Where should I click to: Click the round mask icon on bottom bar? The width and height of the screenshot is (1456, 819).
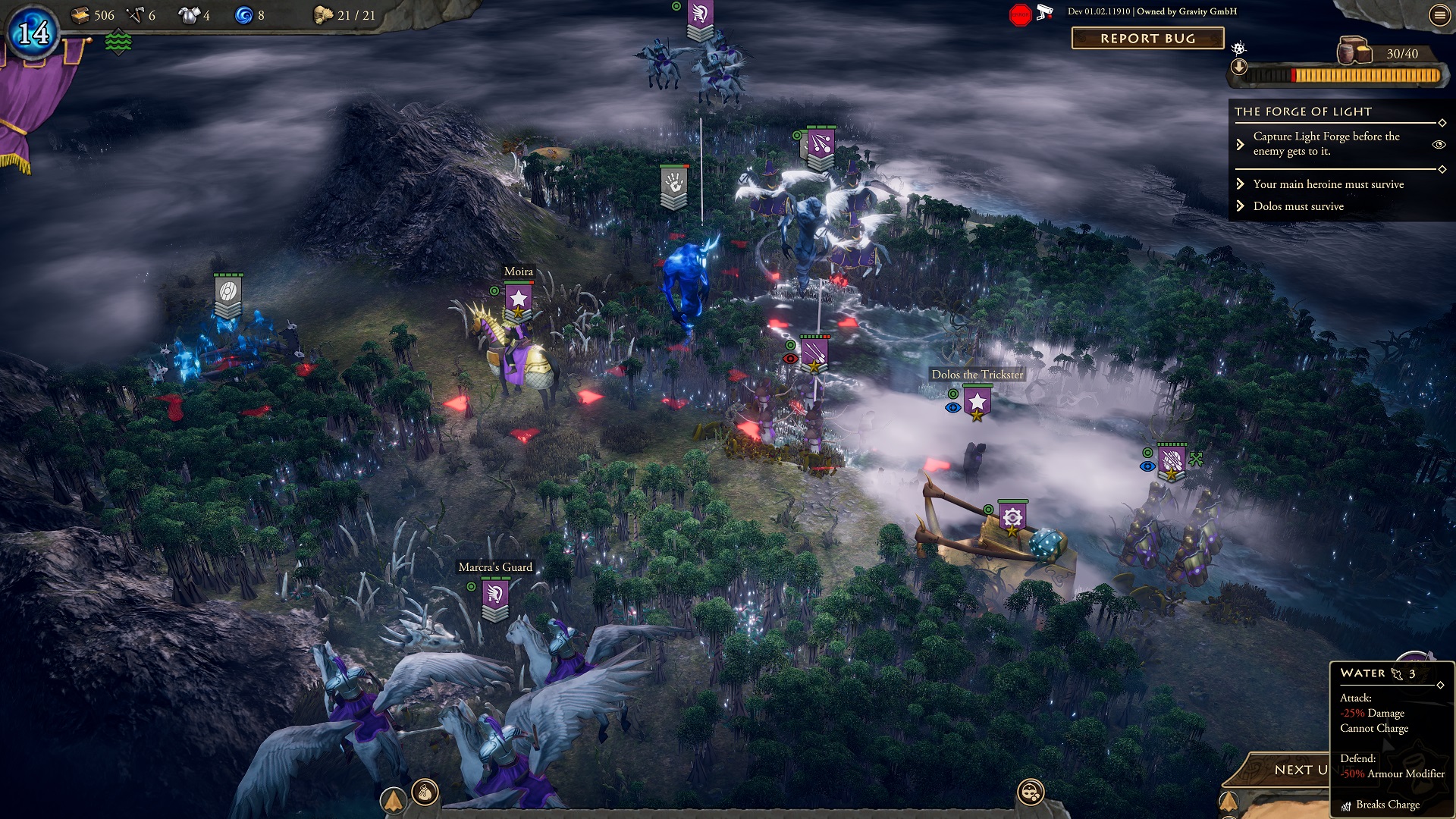[x=1031, y=792]
